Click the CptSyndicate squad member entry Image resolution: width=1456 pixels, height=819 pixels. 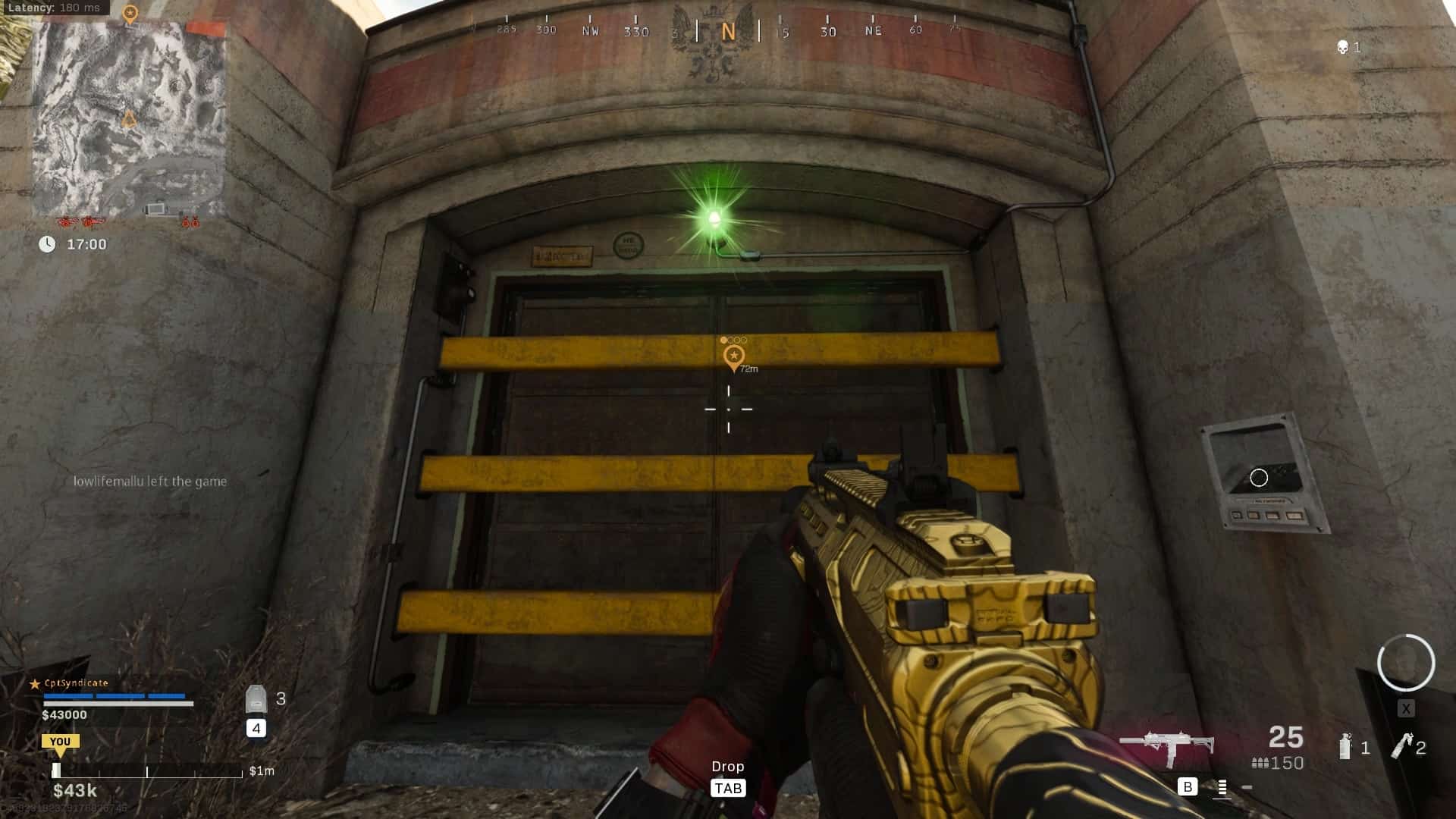pos(76,683)
